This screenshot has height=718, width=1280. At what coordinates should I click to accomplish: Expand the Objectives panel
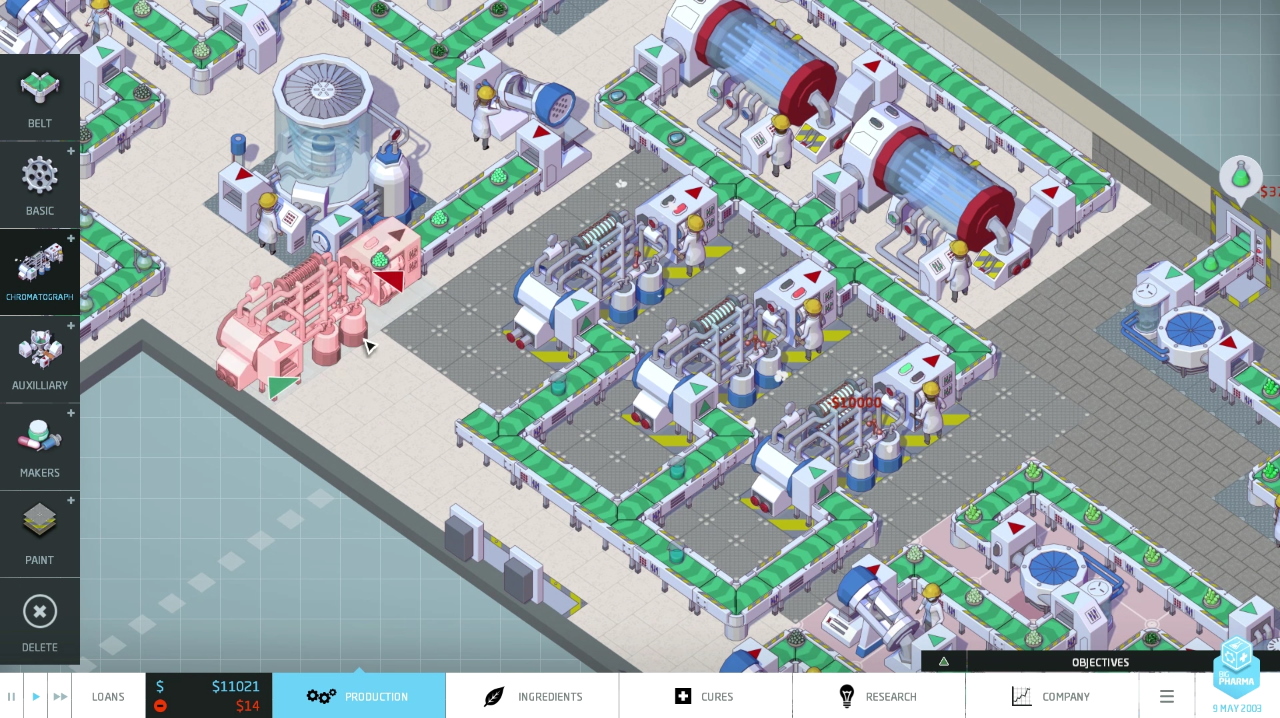(1099, 662)
